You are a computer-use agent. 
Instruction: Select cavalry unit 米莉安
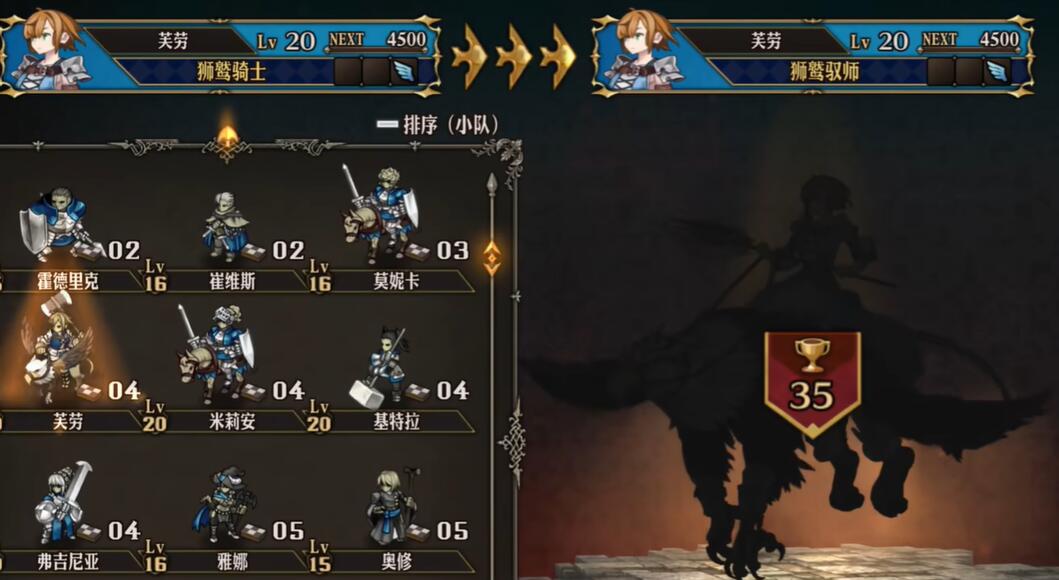220,360
